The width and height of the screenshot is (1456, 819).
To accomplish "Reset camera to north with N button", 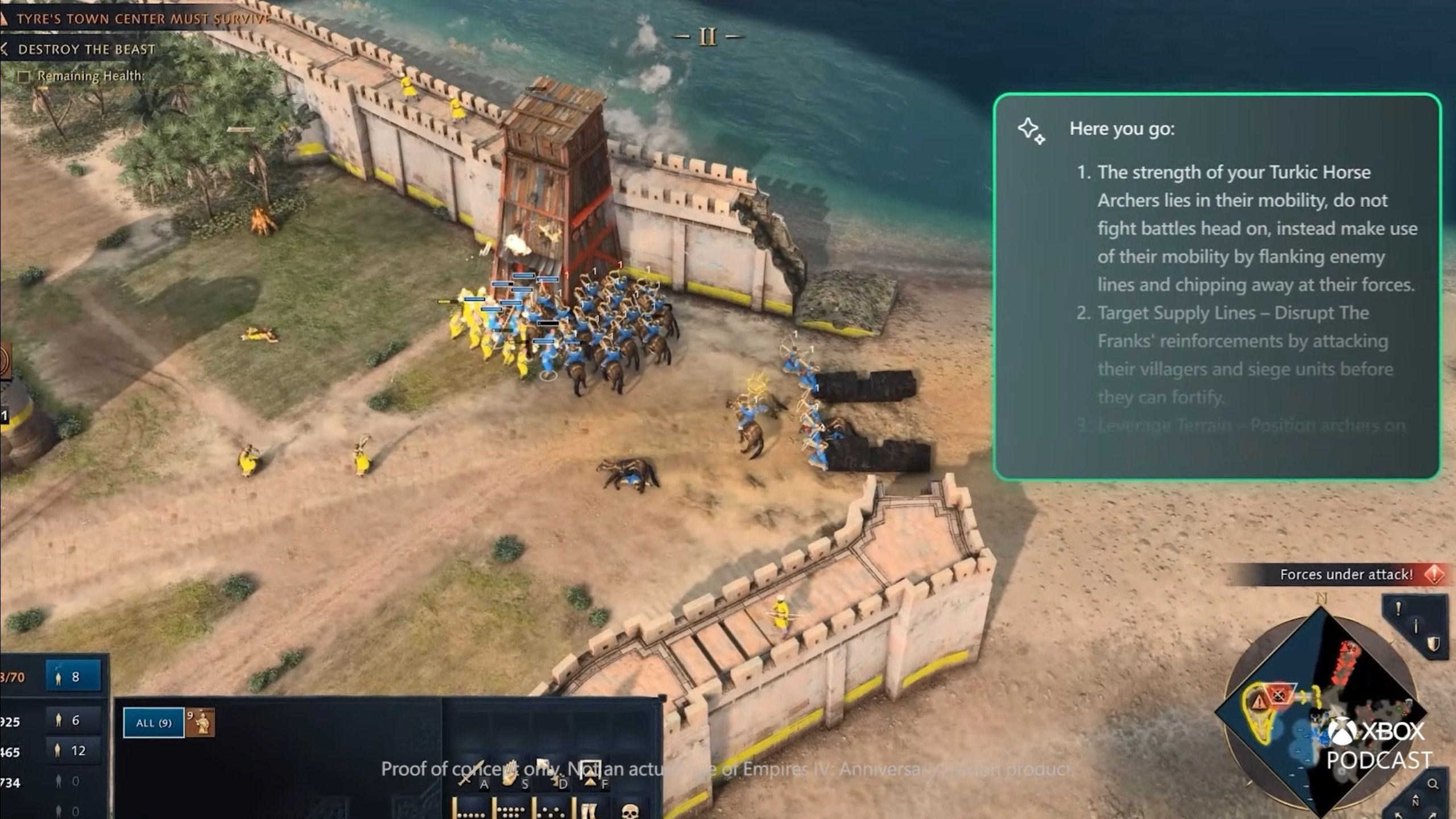I will [1415, 801].
